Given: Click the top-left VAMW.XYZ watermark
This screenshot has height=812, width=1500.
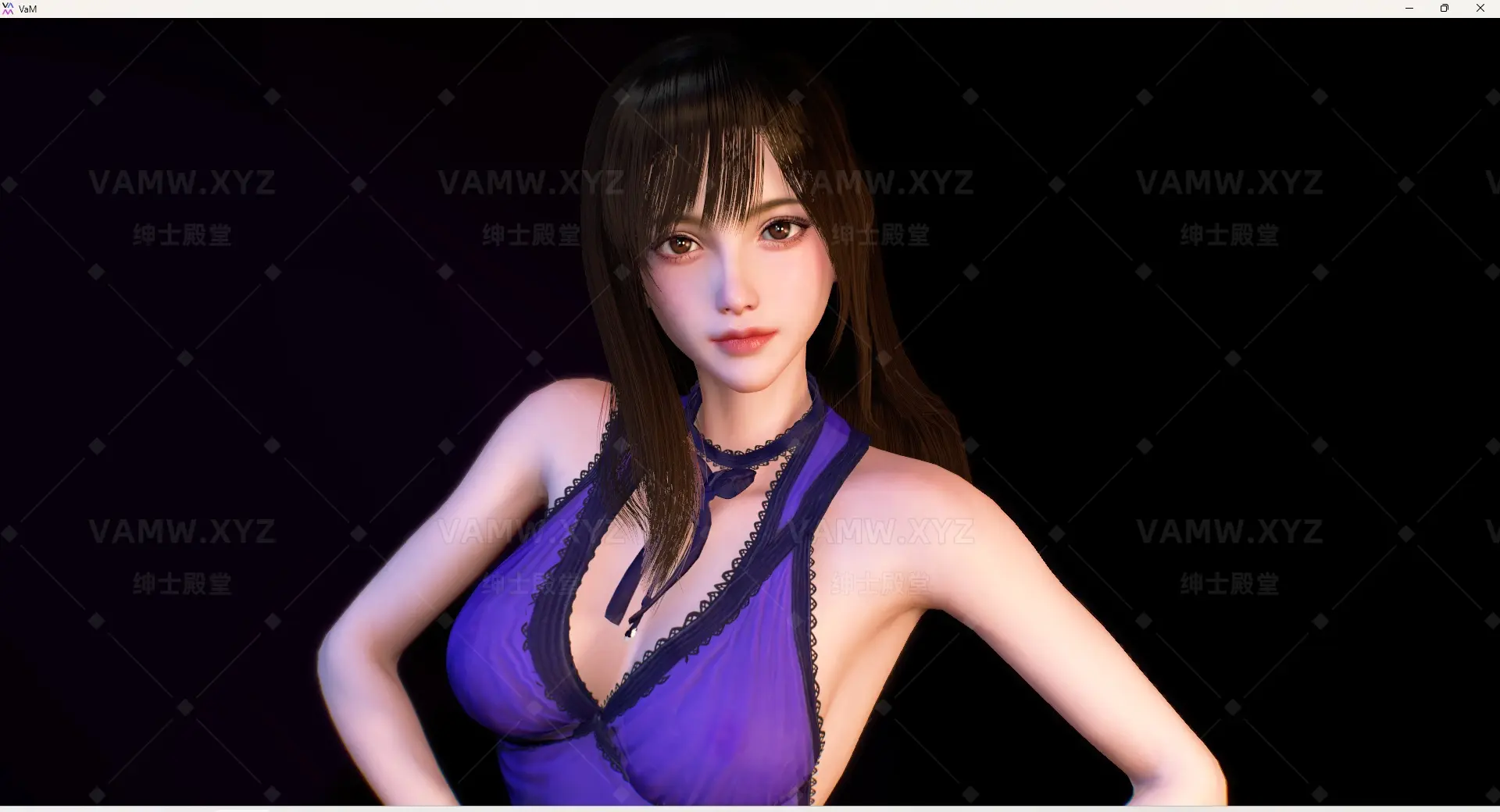Looking at the screenshot, I should 182,182.
